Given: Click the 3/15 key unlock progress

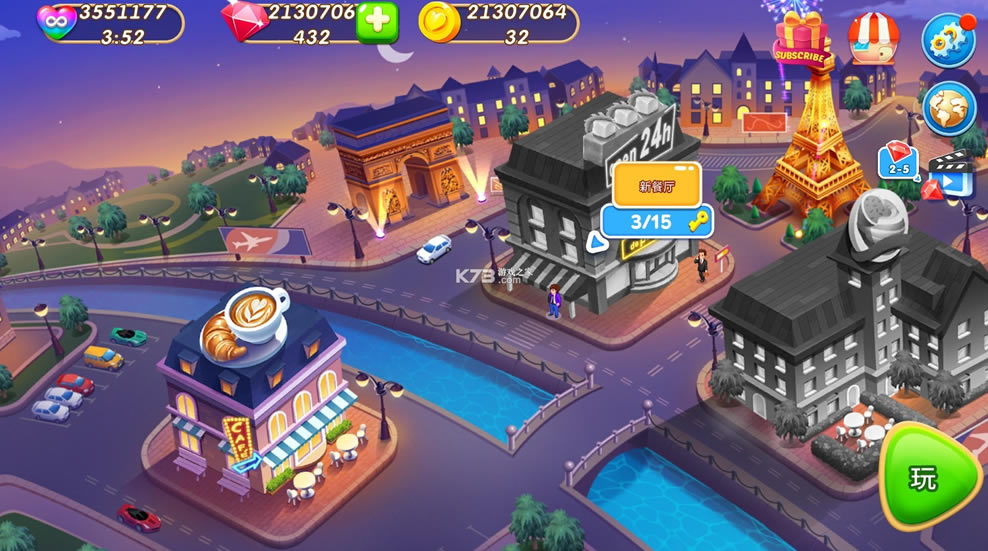Looking at the screenshot, I should (656, 222).
